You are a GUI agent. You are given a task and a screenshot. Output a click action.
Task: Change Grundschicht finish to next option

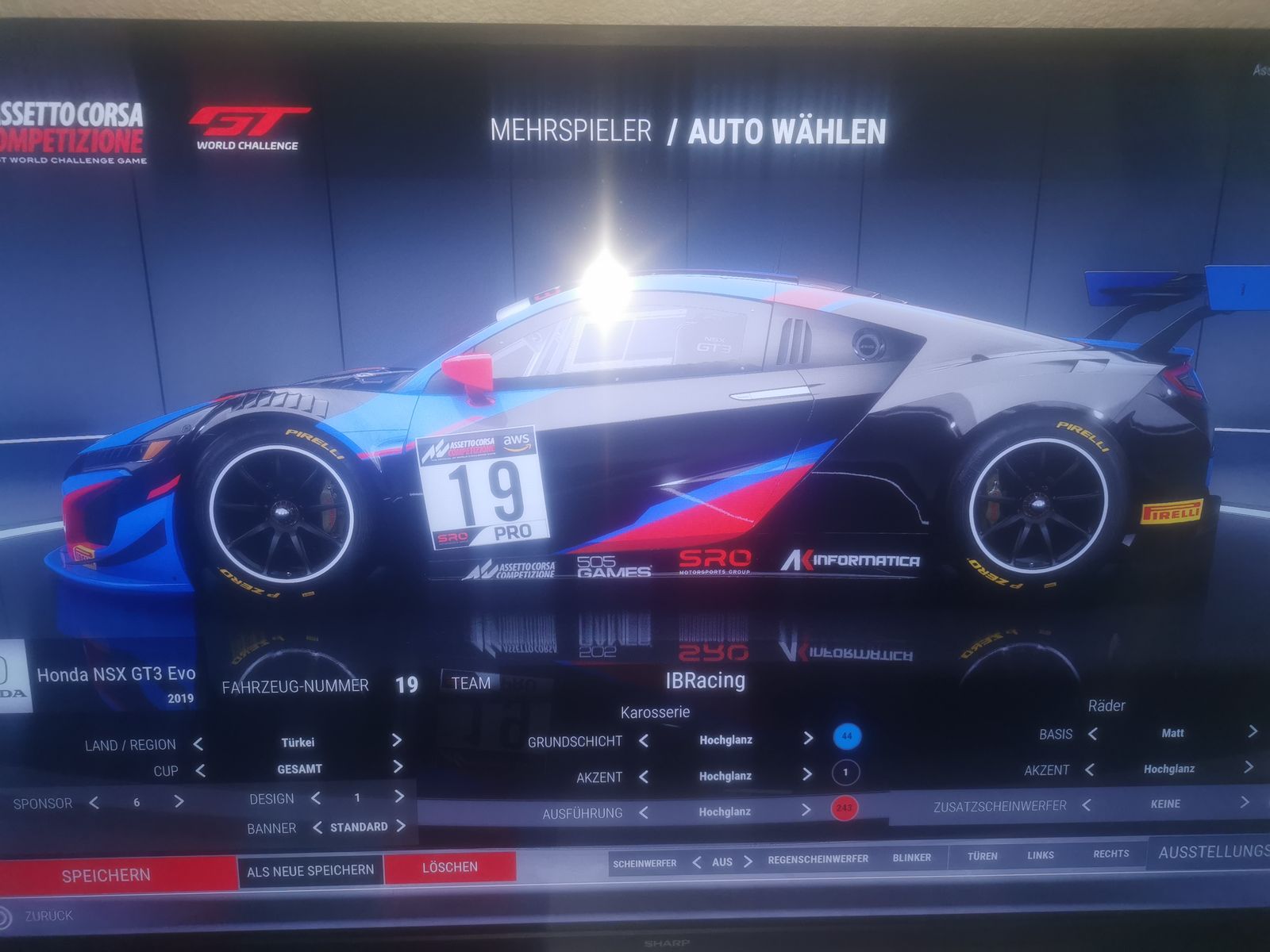click(808, 739)
